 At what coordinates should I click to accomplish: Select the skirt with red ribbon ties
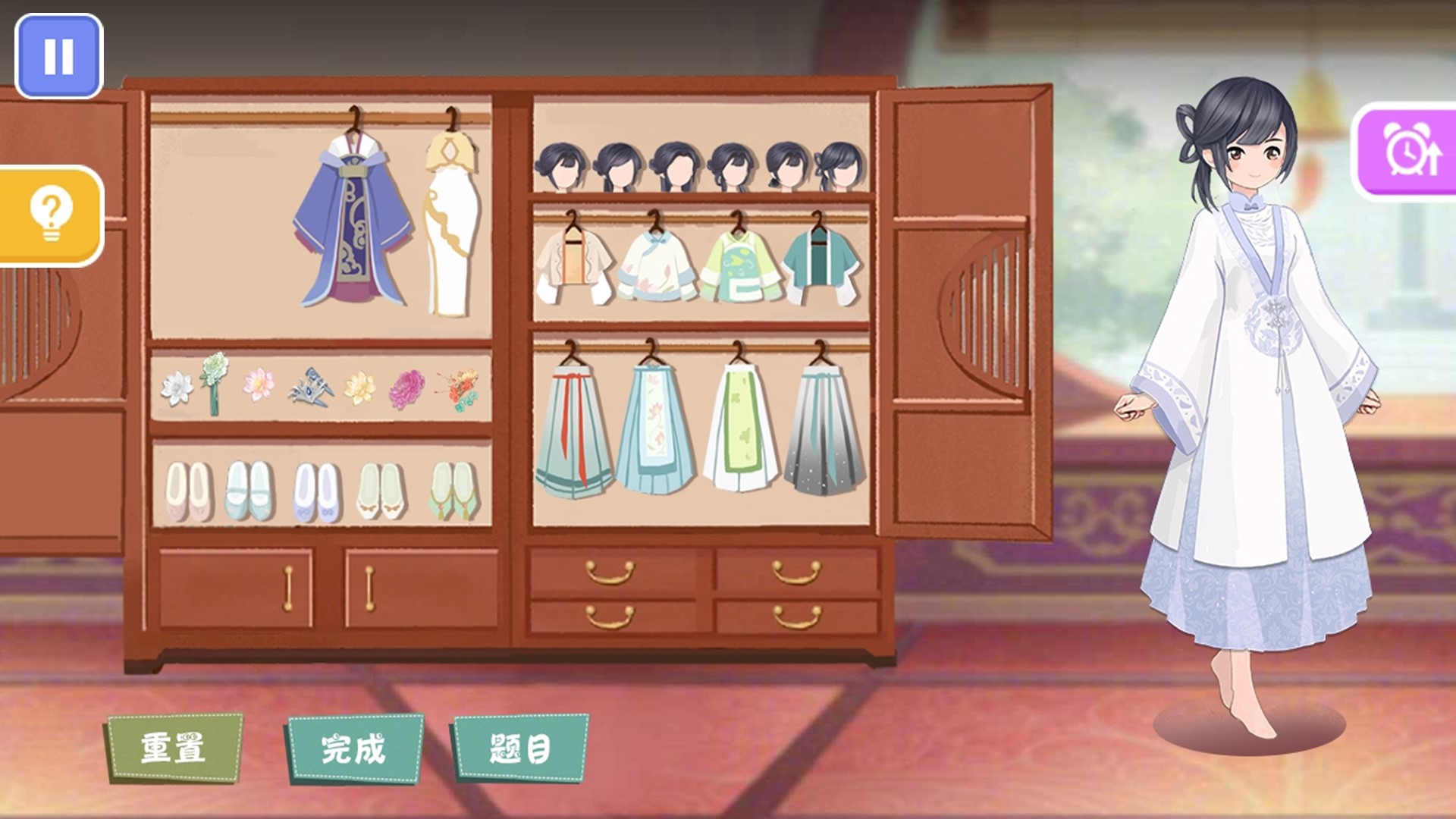571,425
